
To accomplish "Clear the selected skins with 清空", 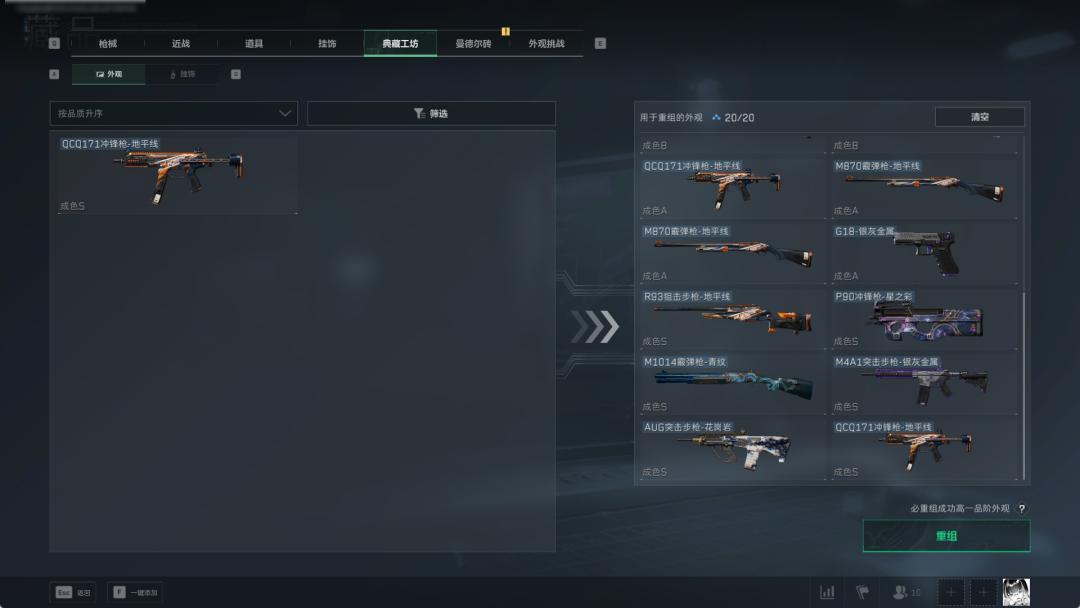I will 979,117.
